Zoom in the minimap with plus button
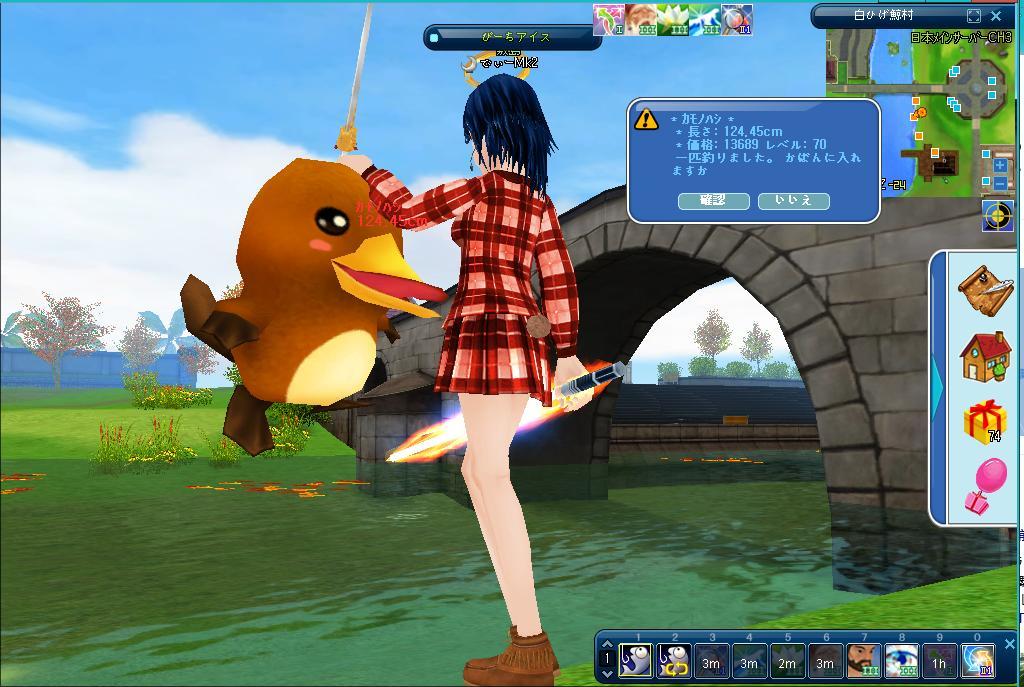 (1000, 166)
